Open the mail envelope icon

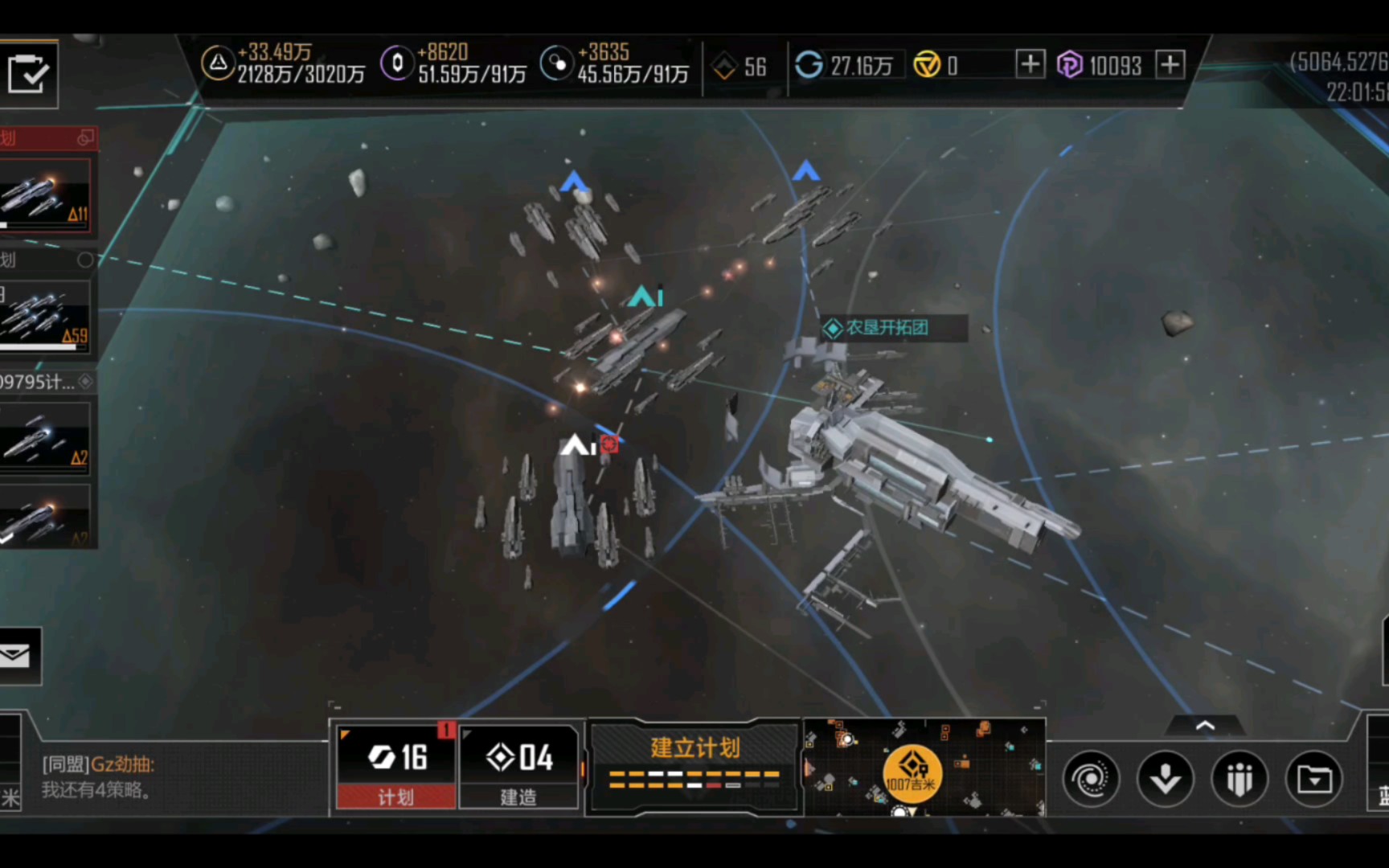pos(16,656)
